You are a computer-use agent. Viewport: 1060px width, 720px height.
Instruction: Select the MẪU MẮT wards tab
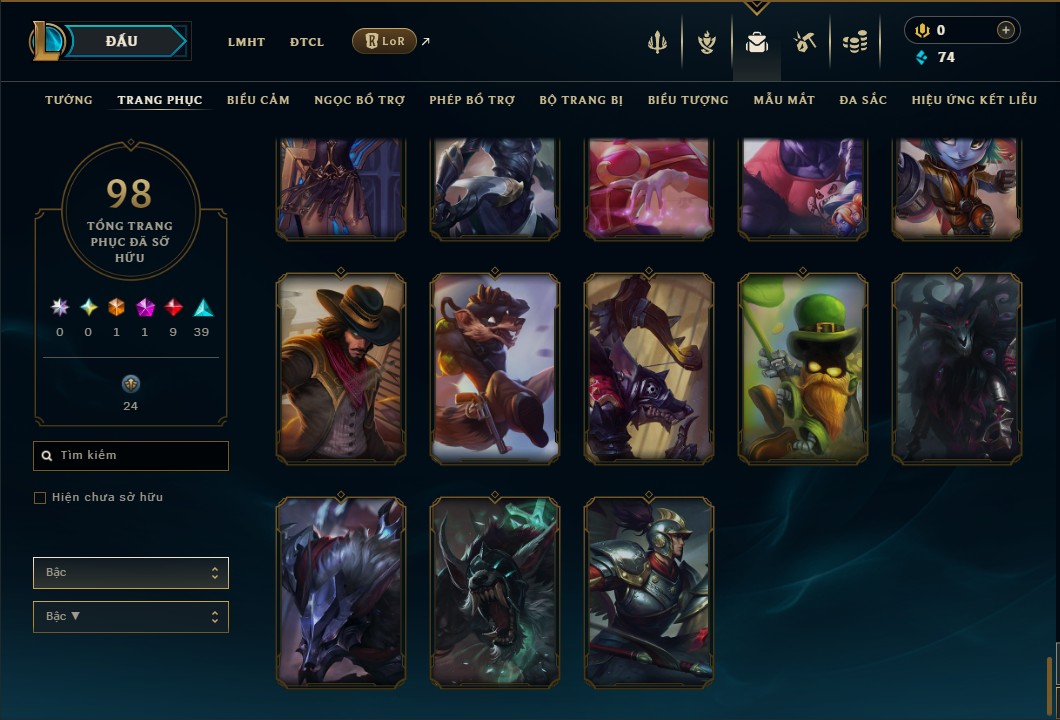pyautogui.click(x=784, y=100)
